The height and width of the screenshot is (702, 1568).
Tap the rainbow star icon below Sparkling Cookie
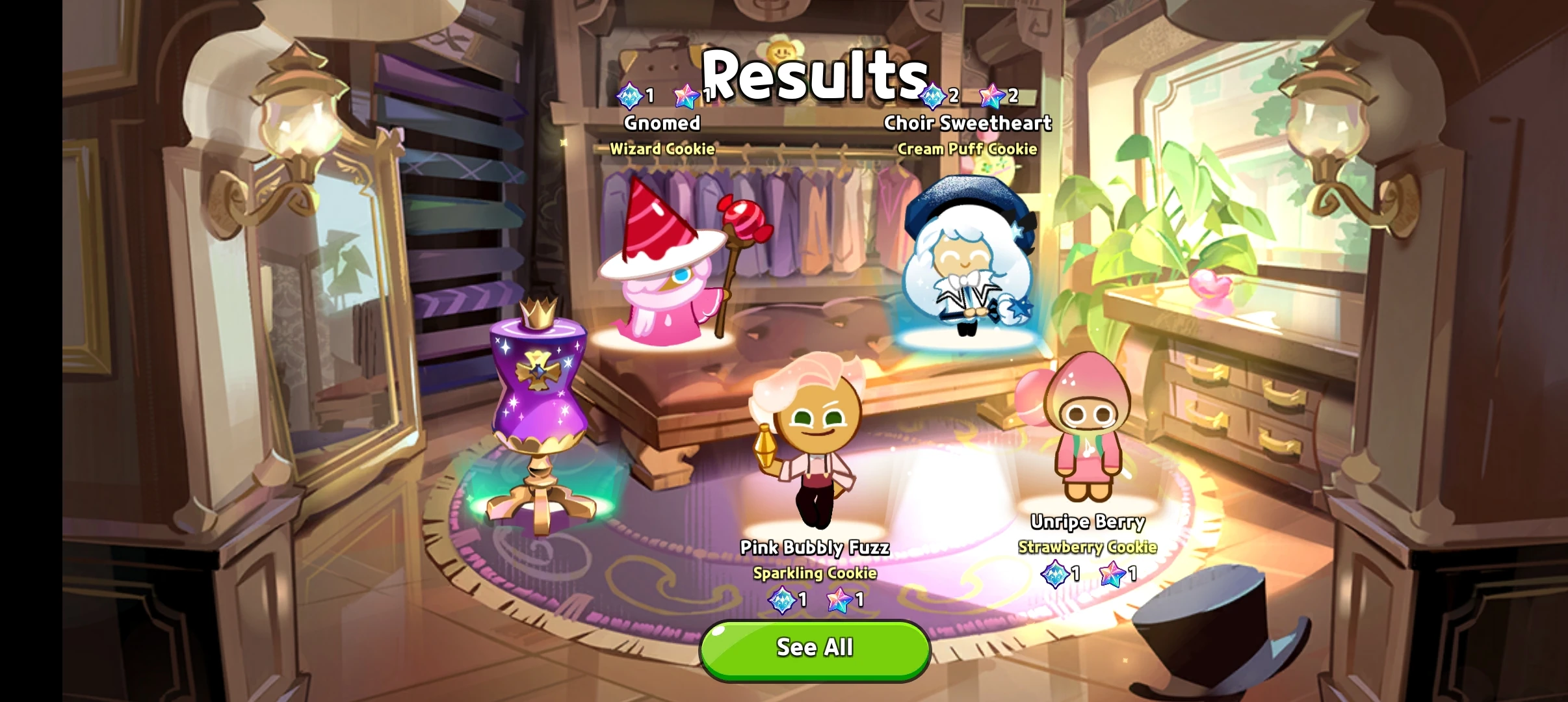click(x=839, y=601)
